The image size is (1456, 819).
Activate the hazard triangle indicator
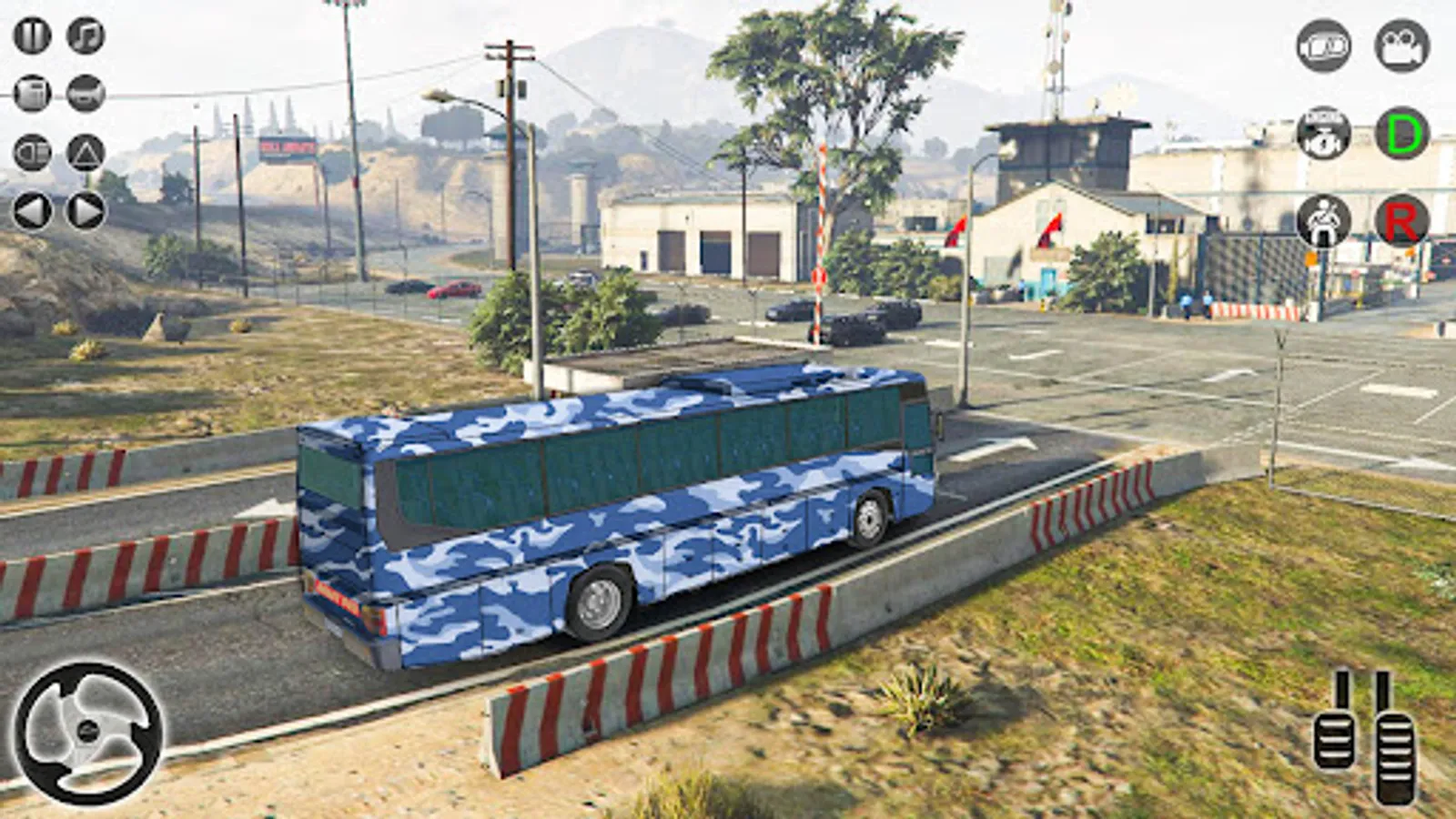pos(85,153)
